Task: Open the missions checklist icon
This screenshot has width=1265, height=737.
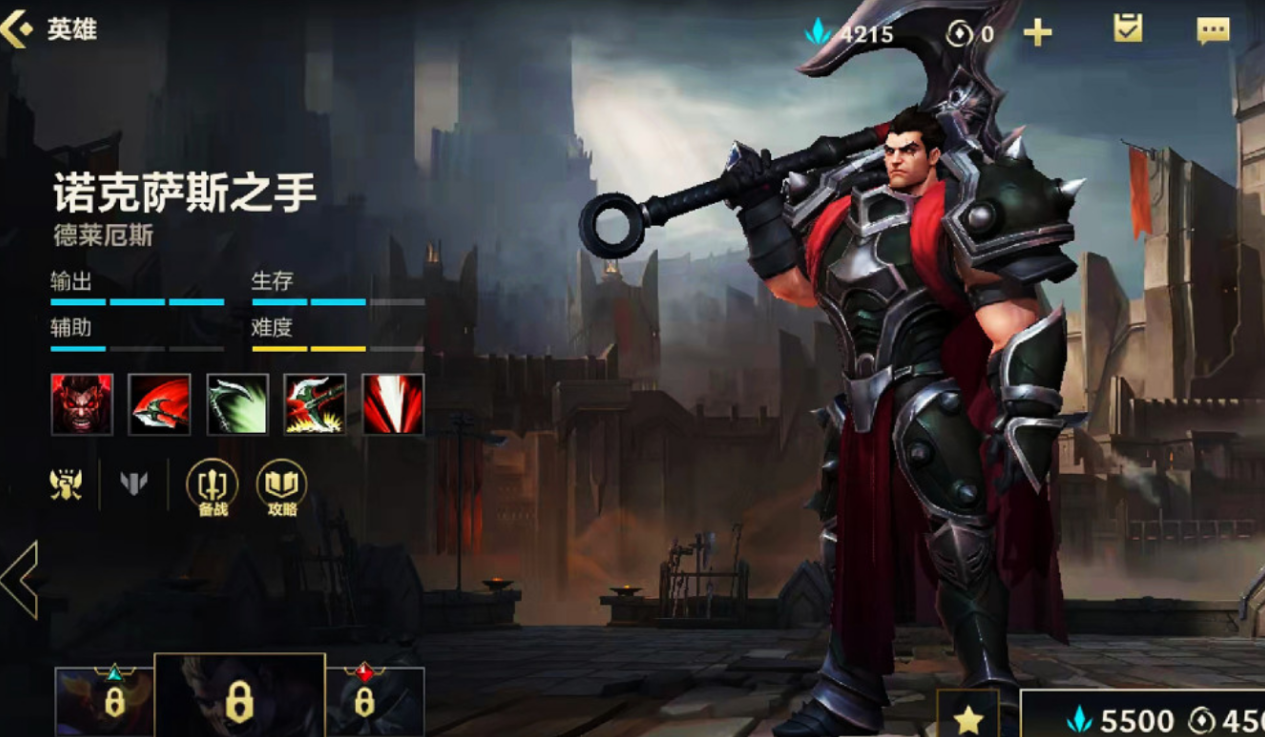Action: tap(1127, 29)
